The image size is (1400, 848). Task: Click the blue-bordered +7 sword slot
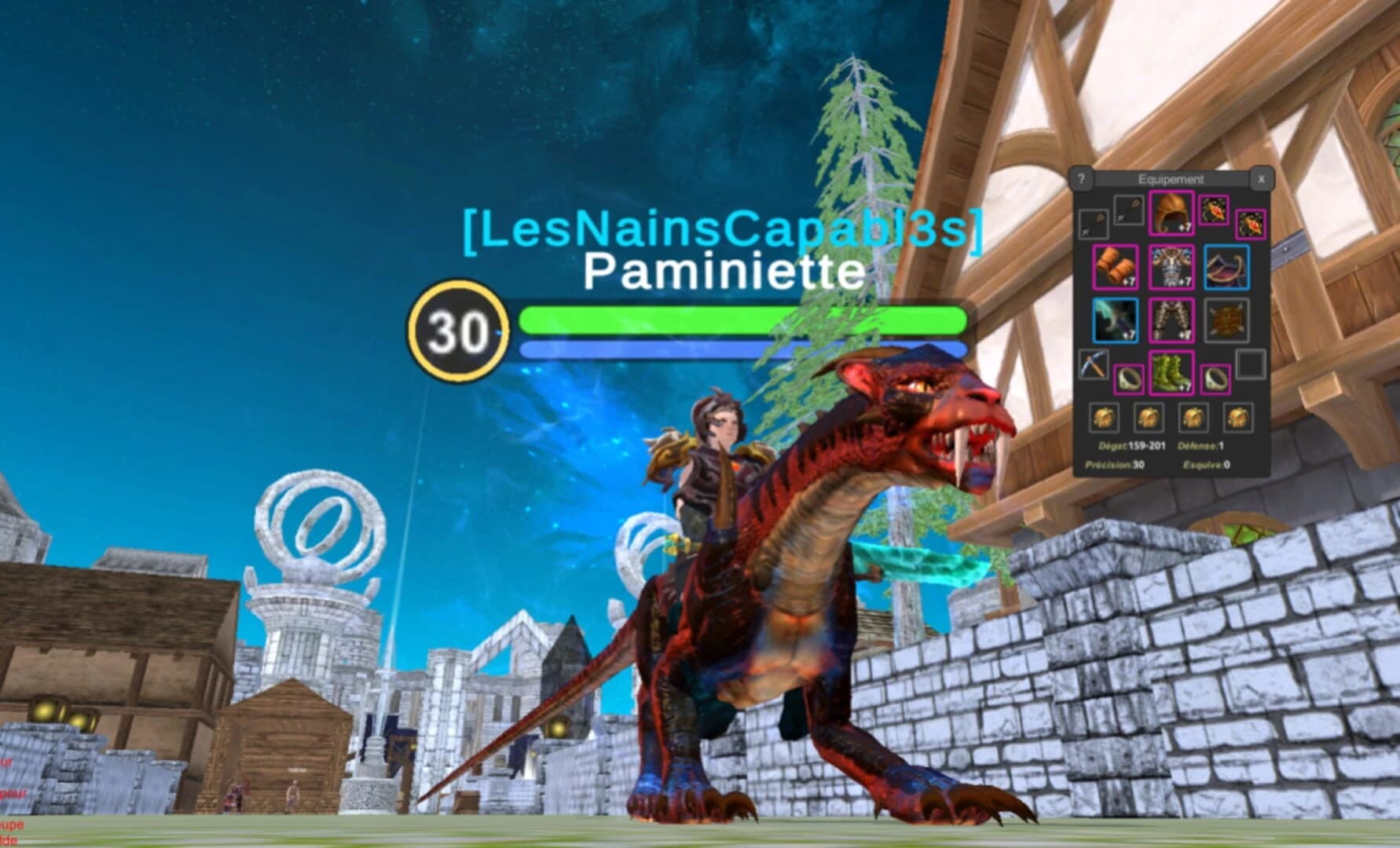[x=1116, y=319]
